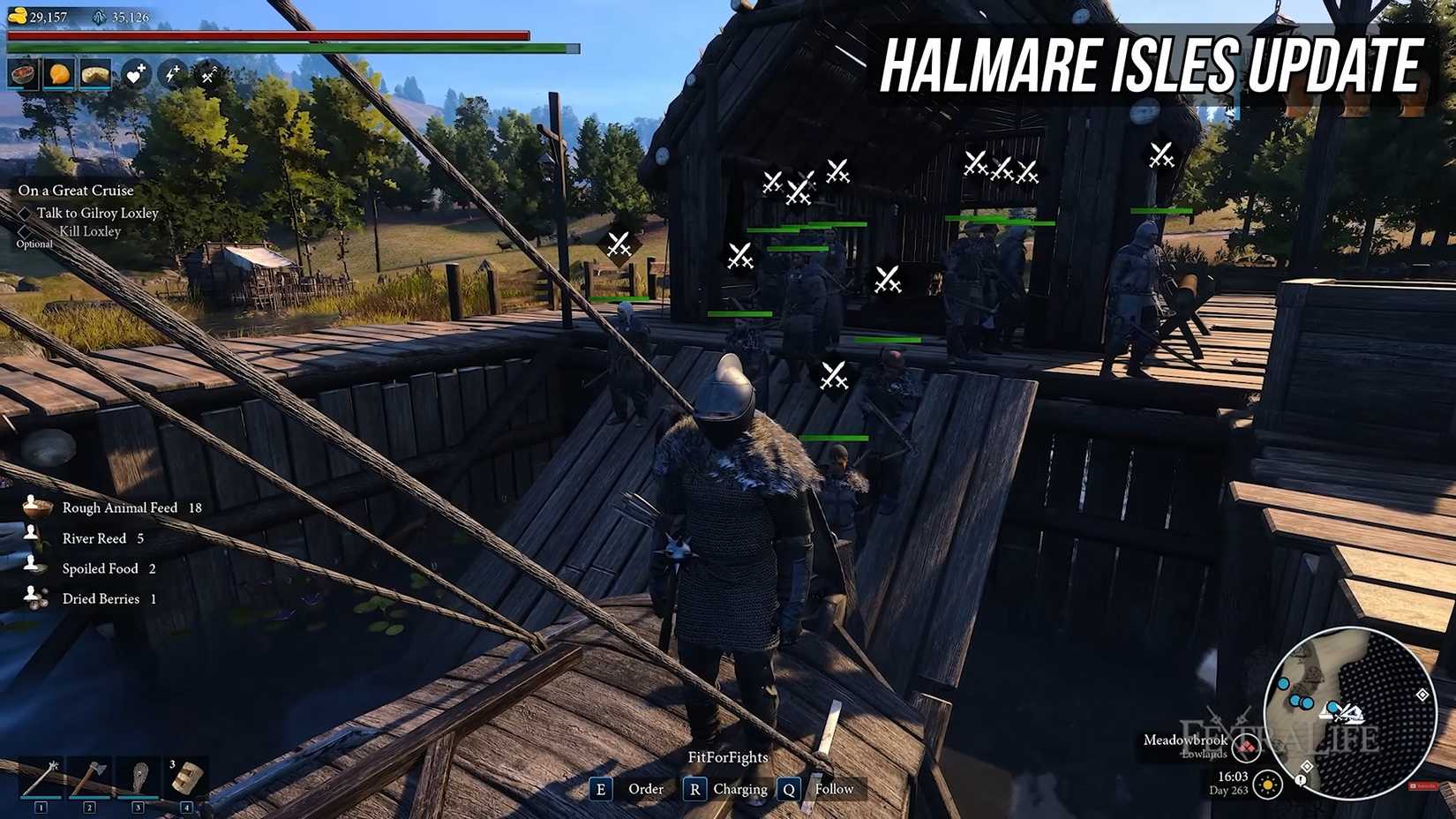The image size is (1456, 819).
Task: Choose the wooden club hotbar slot
Action: [x=138, y=778]
